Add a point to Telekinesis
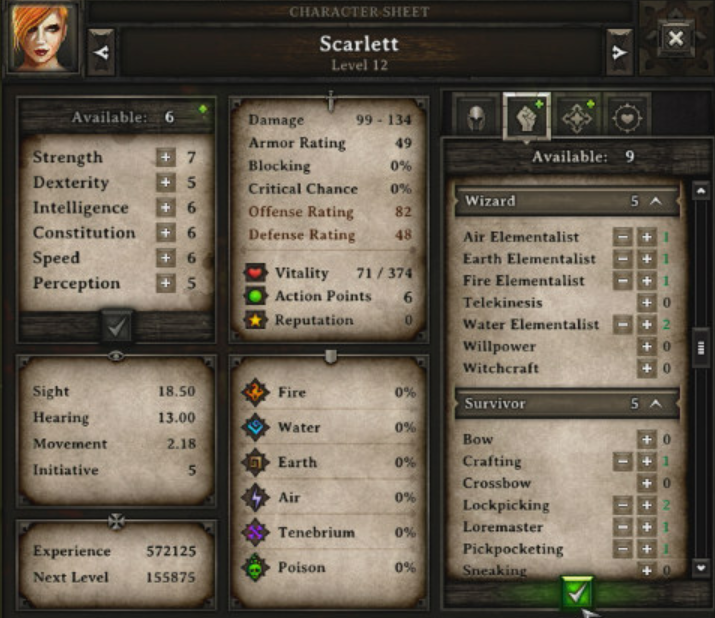This screenshot has width=715, height=618. point(646,303)
